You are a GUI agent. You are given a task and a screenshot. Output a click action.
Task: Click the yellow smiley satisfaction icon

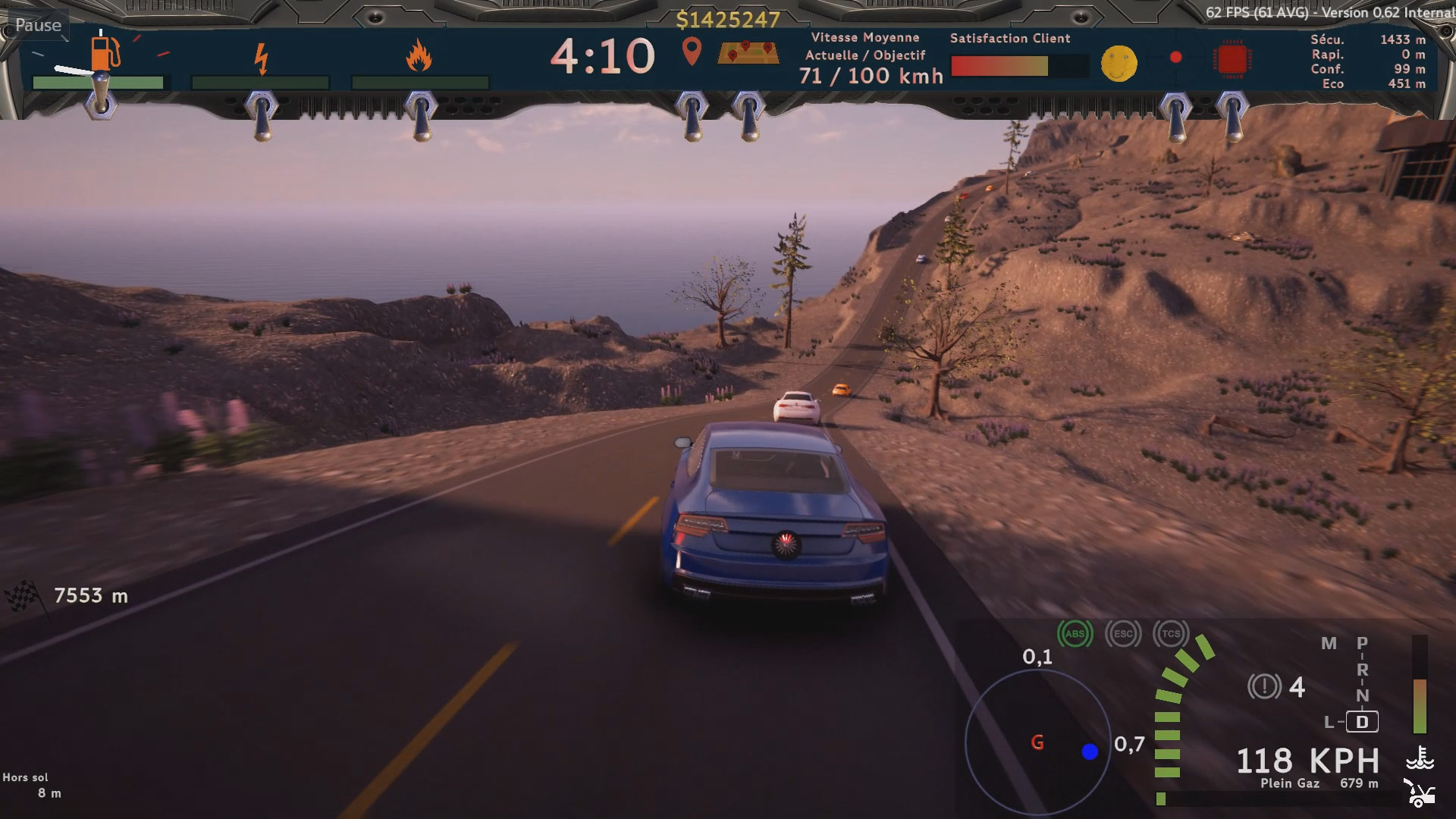pos(1119,63)
